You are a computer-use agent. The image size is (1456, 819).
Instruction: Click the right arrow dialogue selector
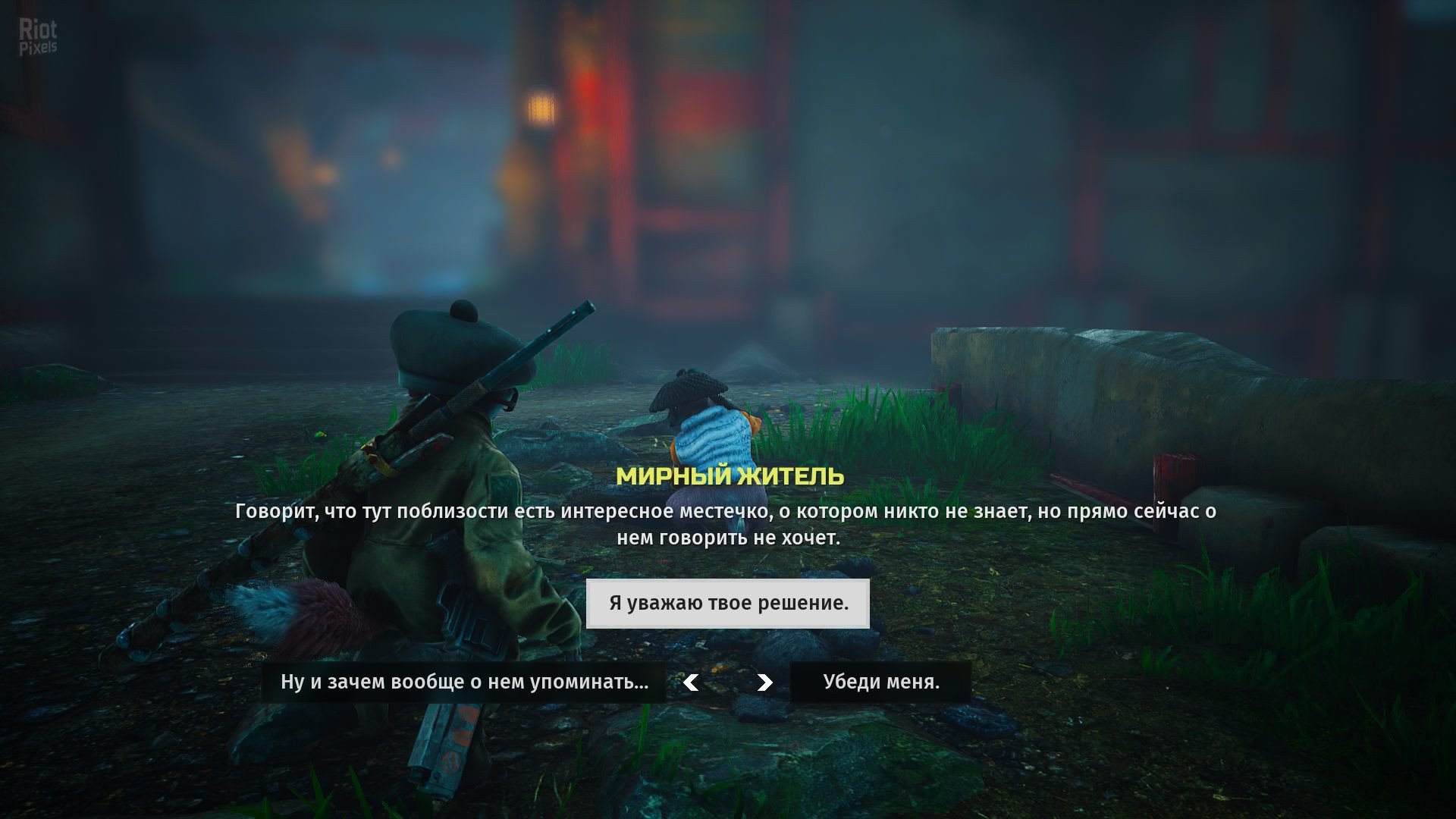coord(764,682)
